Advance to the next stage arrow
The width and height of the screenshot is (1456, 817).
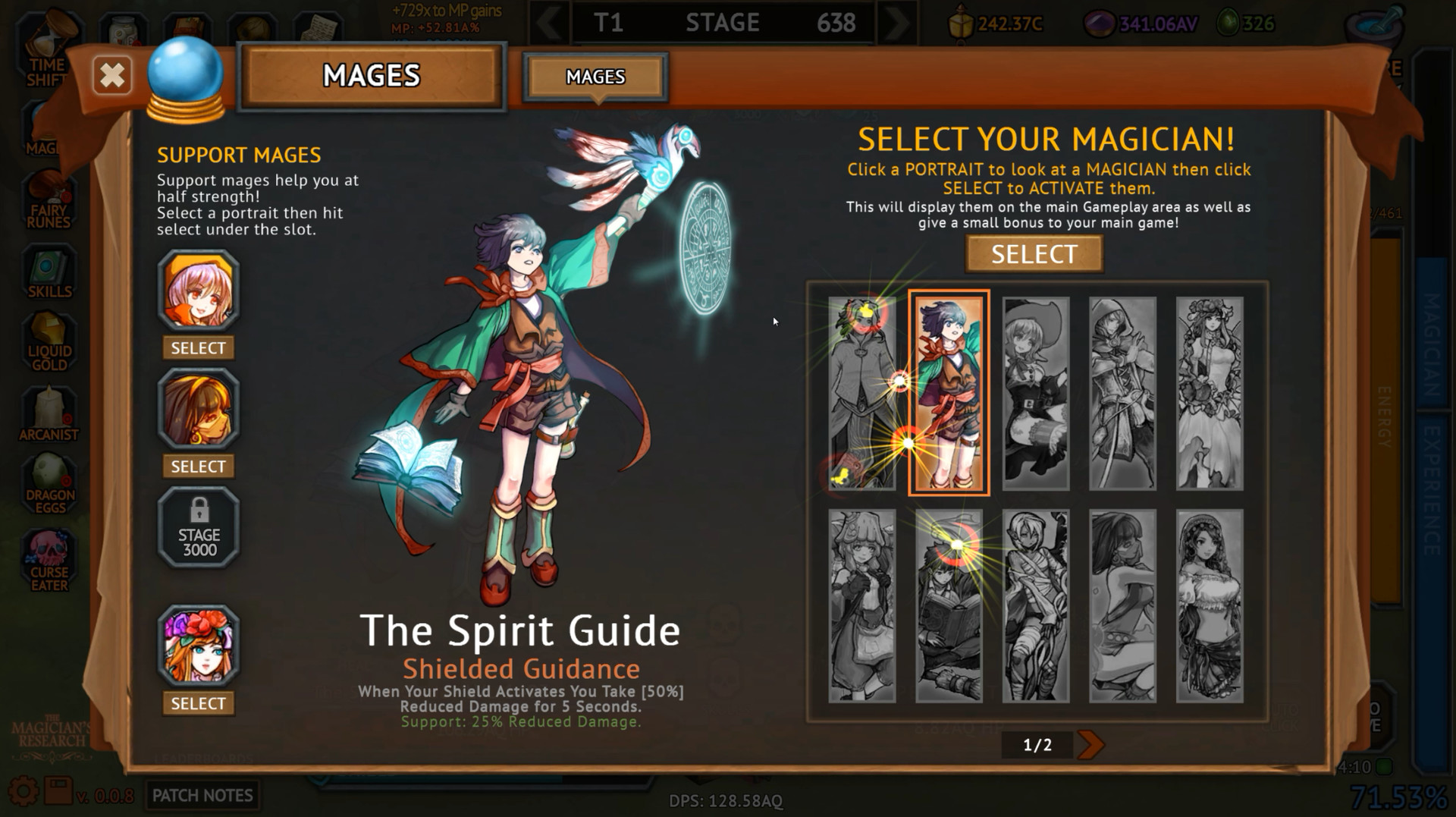896,23
